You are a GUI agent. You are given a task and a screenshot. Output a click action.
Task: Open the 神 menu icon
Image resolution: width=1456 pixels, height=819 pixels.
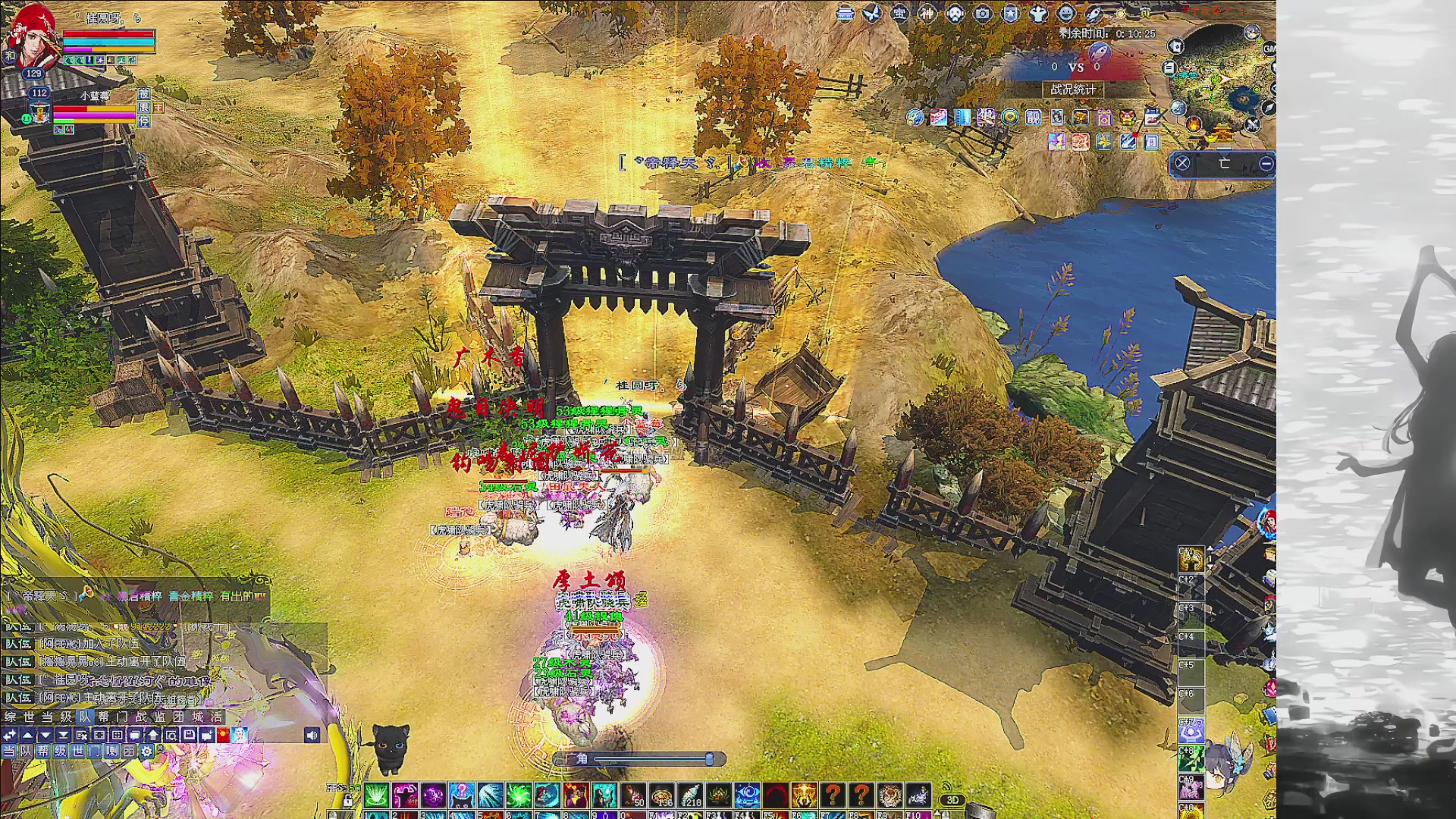tap(927, 14)
